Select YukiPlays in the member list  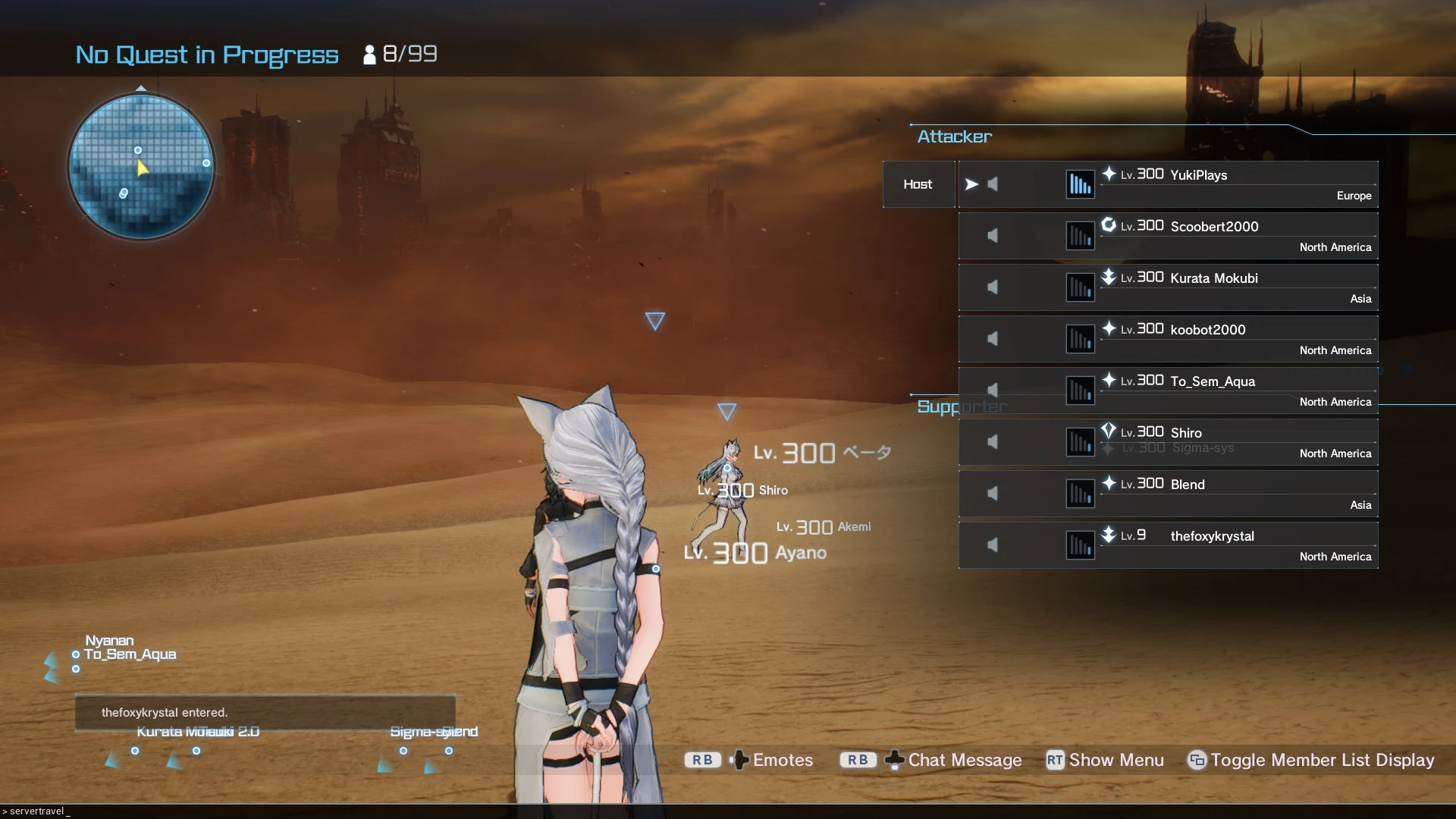(x=1198, y=176)
